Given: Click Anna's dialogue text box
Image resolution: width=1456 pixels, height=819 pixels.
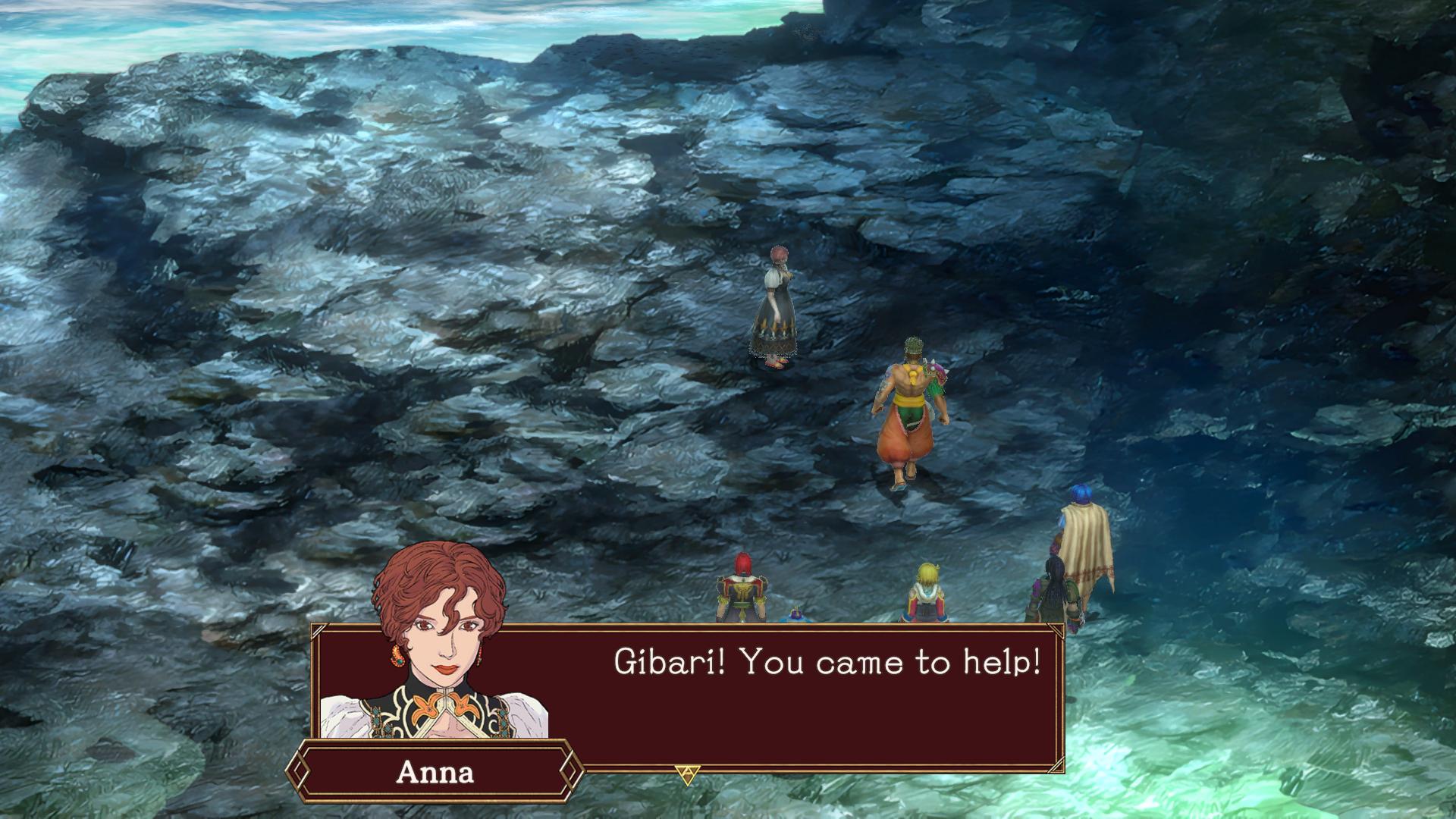Looking at the screenshot, I should (x=804, y=698).
